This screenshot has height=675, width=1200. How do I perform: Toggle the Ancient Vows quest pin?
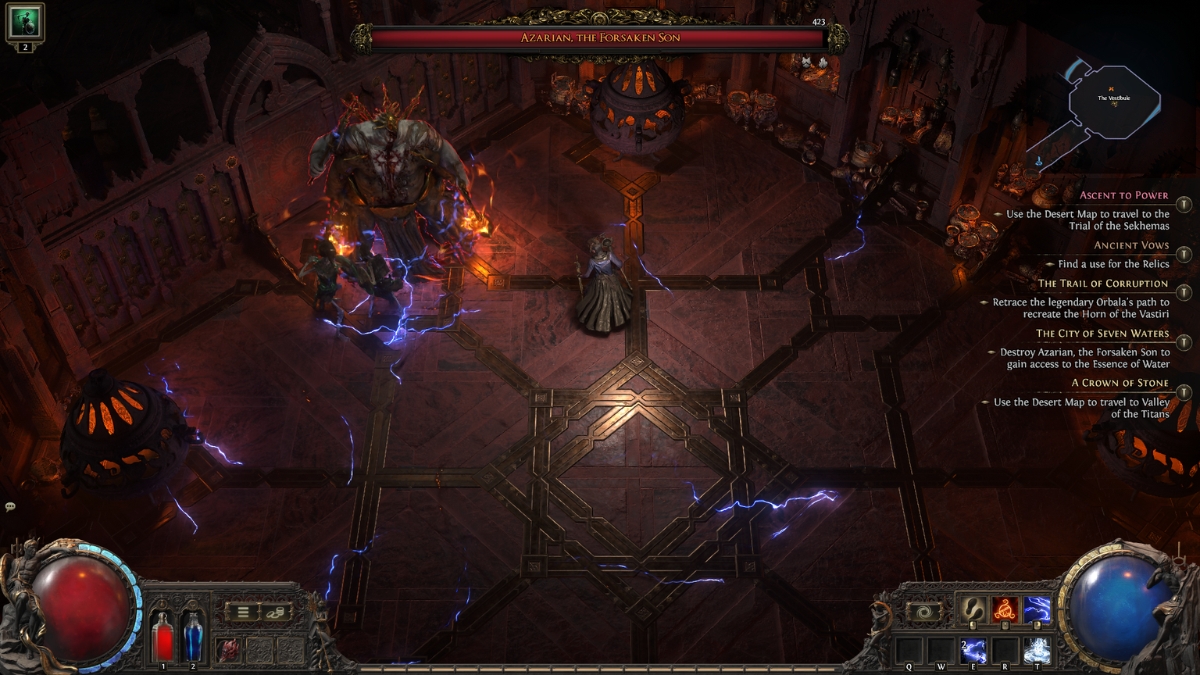pos(1184,254)
